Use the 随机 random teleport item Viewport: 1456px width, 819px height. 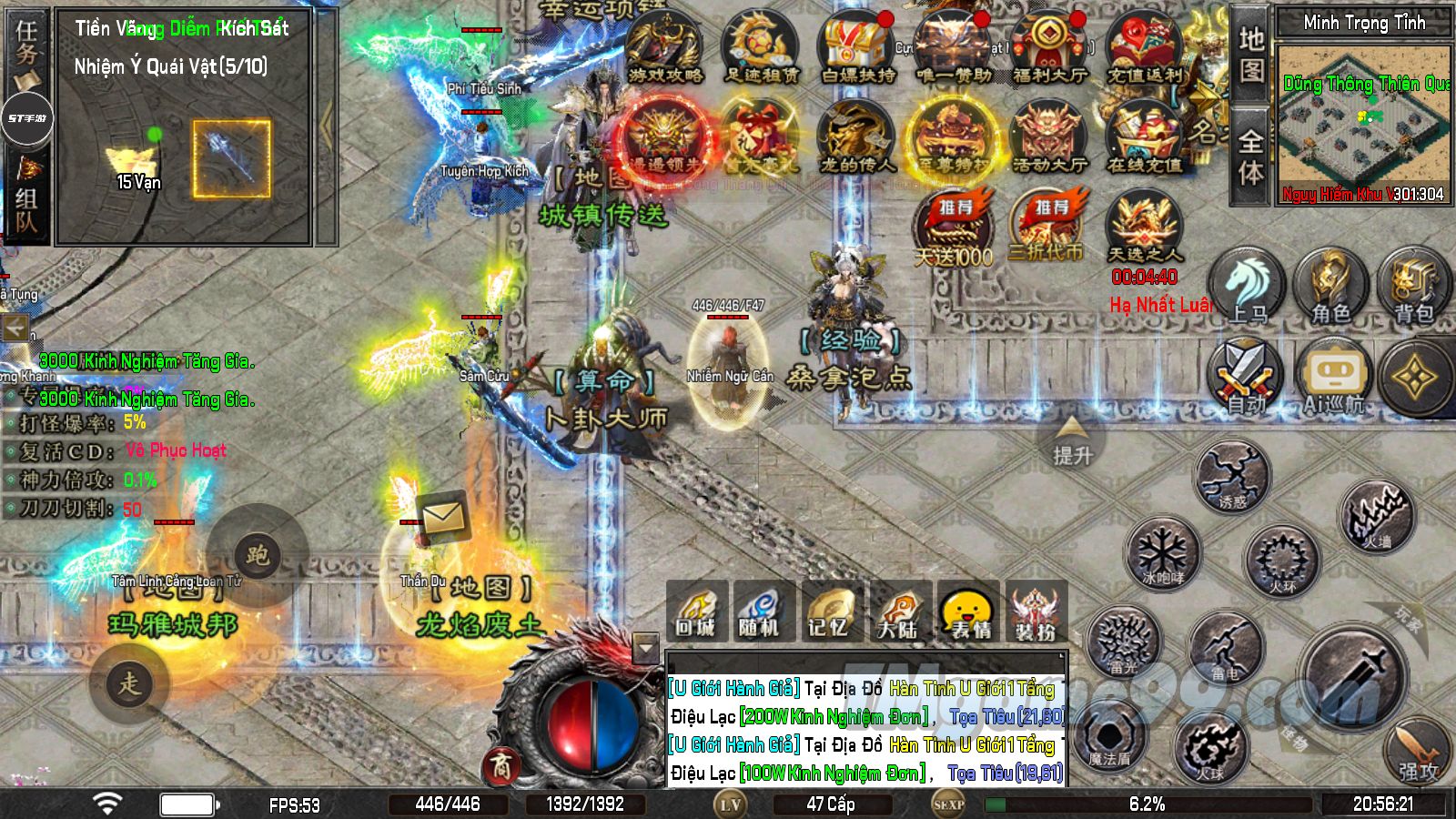click(759, 612)
